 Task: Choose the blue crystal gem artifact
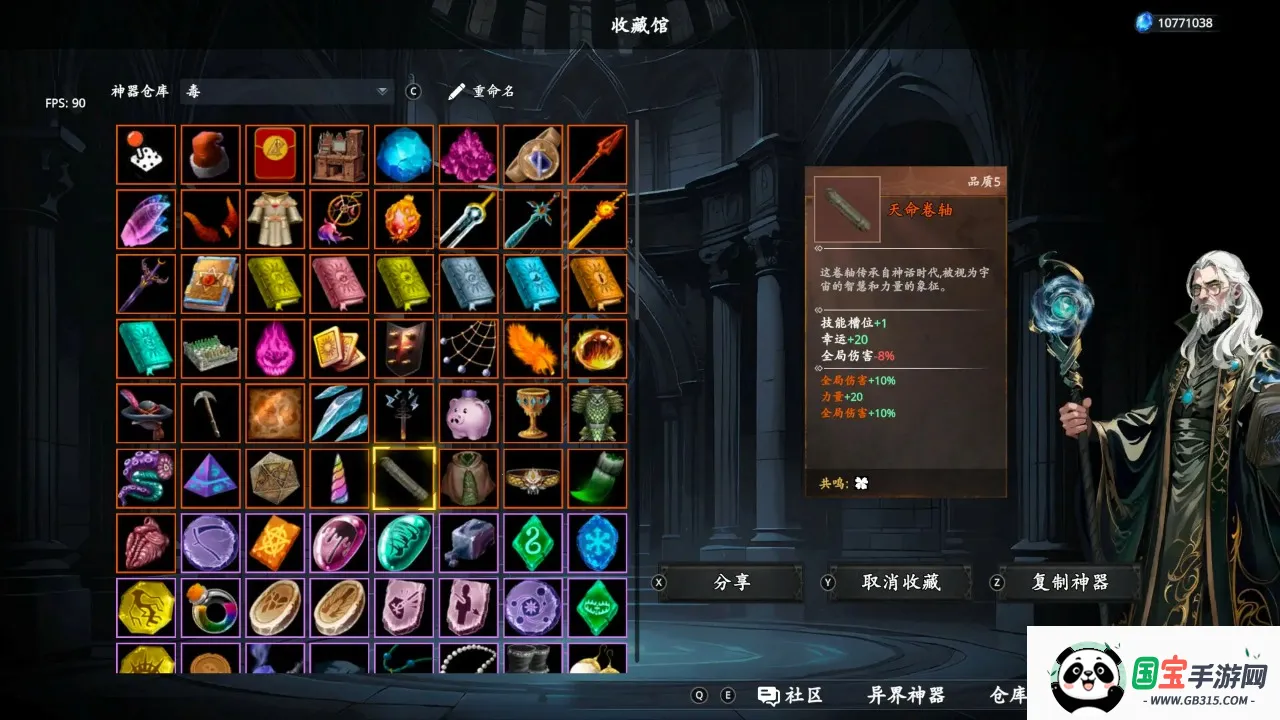point(404,155)
